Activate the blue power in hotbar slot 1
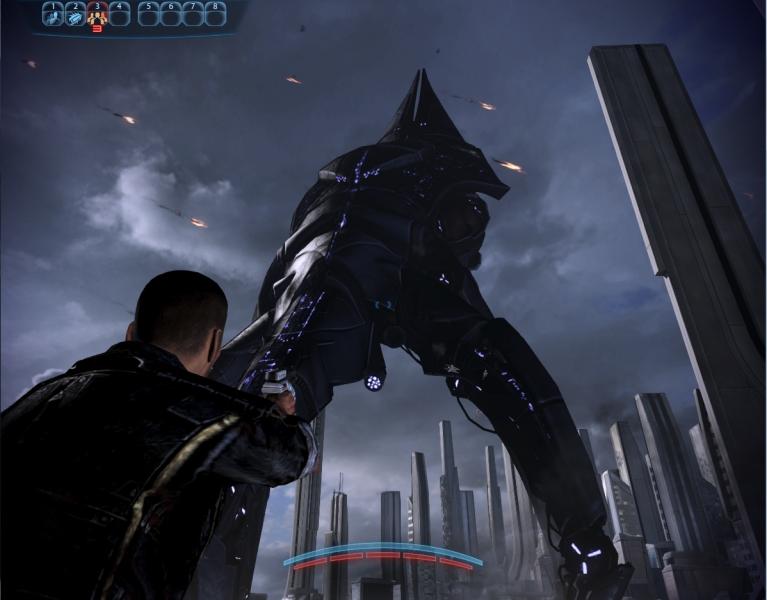 pos(53,15)
